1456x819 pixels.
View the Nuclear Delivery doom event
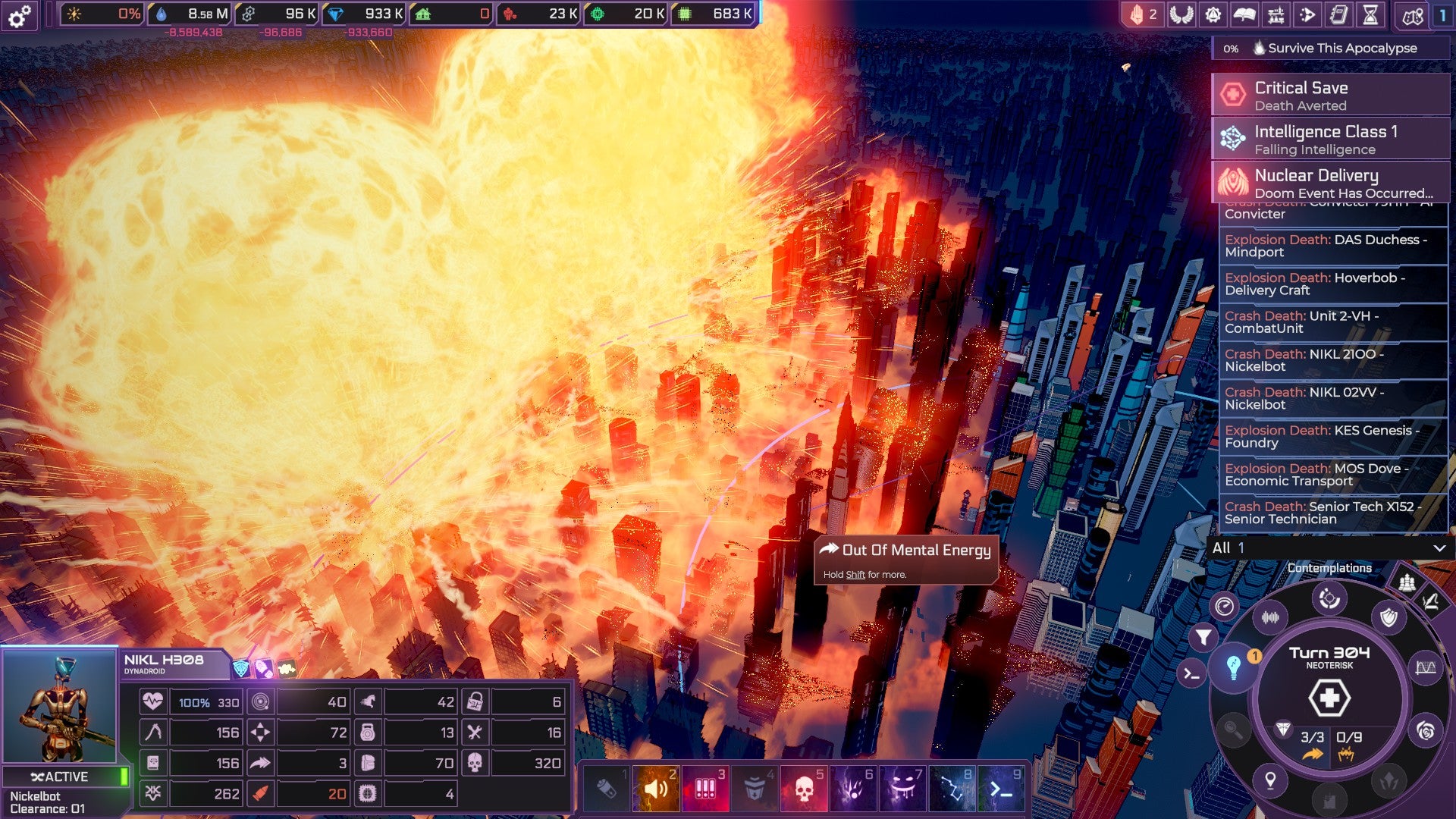tap(1330, 183)
